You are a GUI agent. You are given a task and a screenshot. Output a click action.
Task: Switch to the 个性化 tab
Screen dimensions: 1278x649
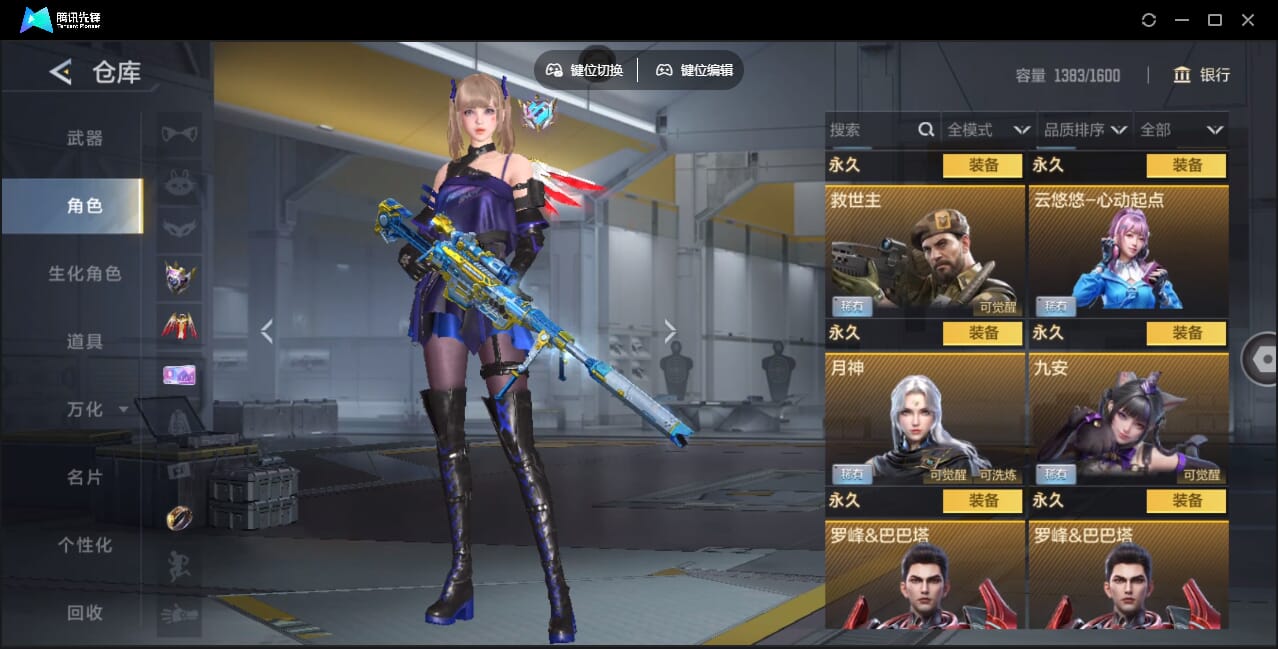[85, 545]
